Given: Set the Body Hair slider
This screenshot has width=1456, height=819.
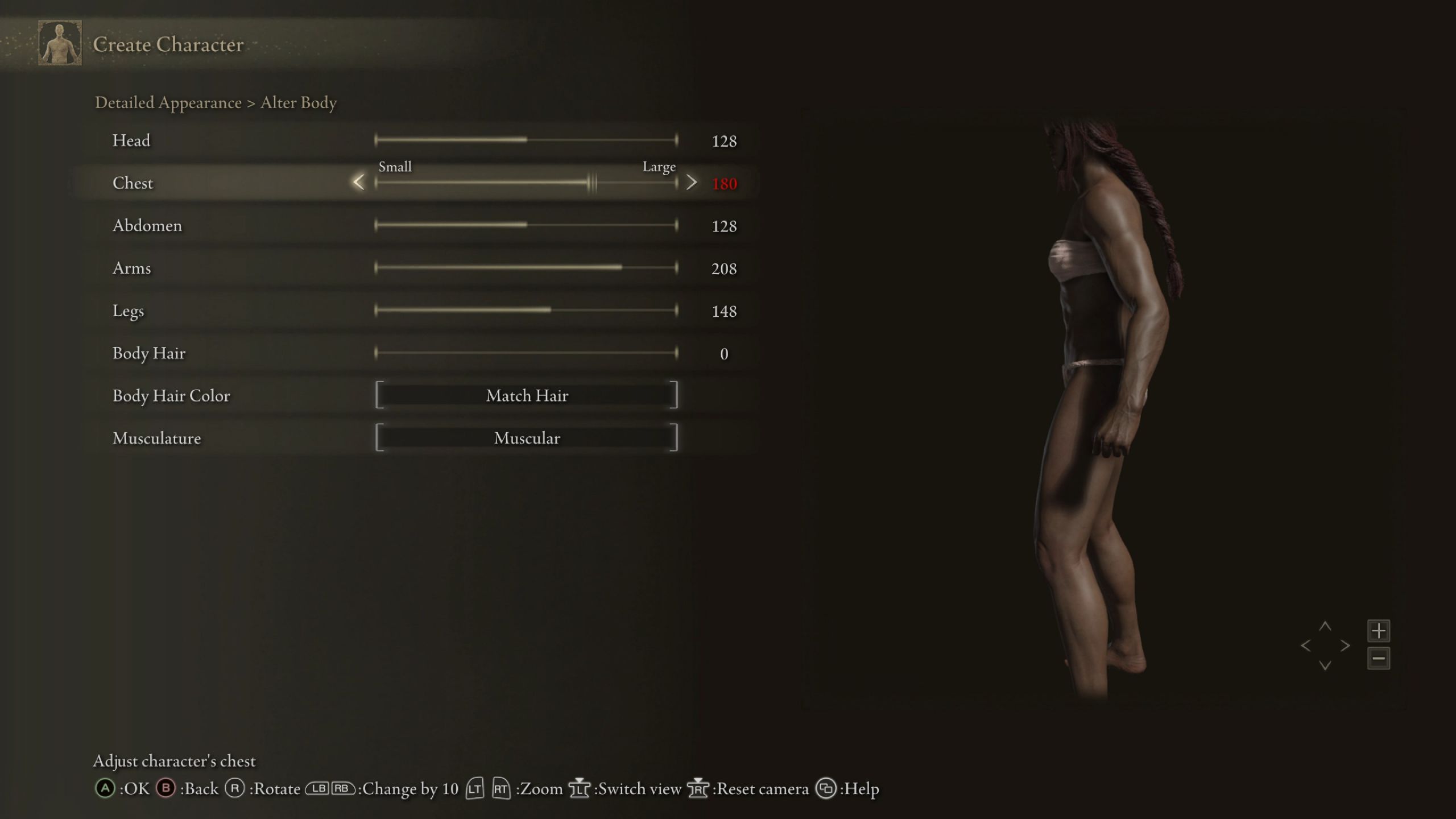Looking at the screenshot, I should tap(526, 353).
